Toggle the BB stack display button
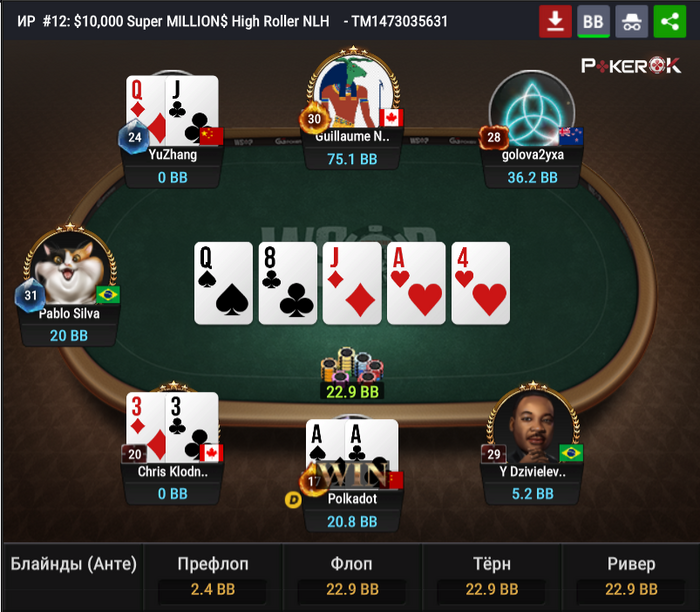This screenshot has width=700, height=612. (593, 21)
